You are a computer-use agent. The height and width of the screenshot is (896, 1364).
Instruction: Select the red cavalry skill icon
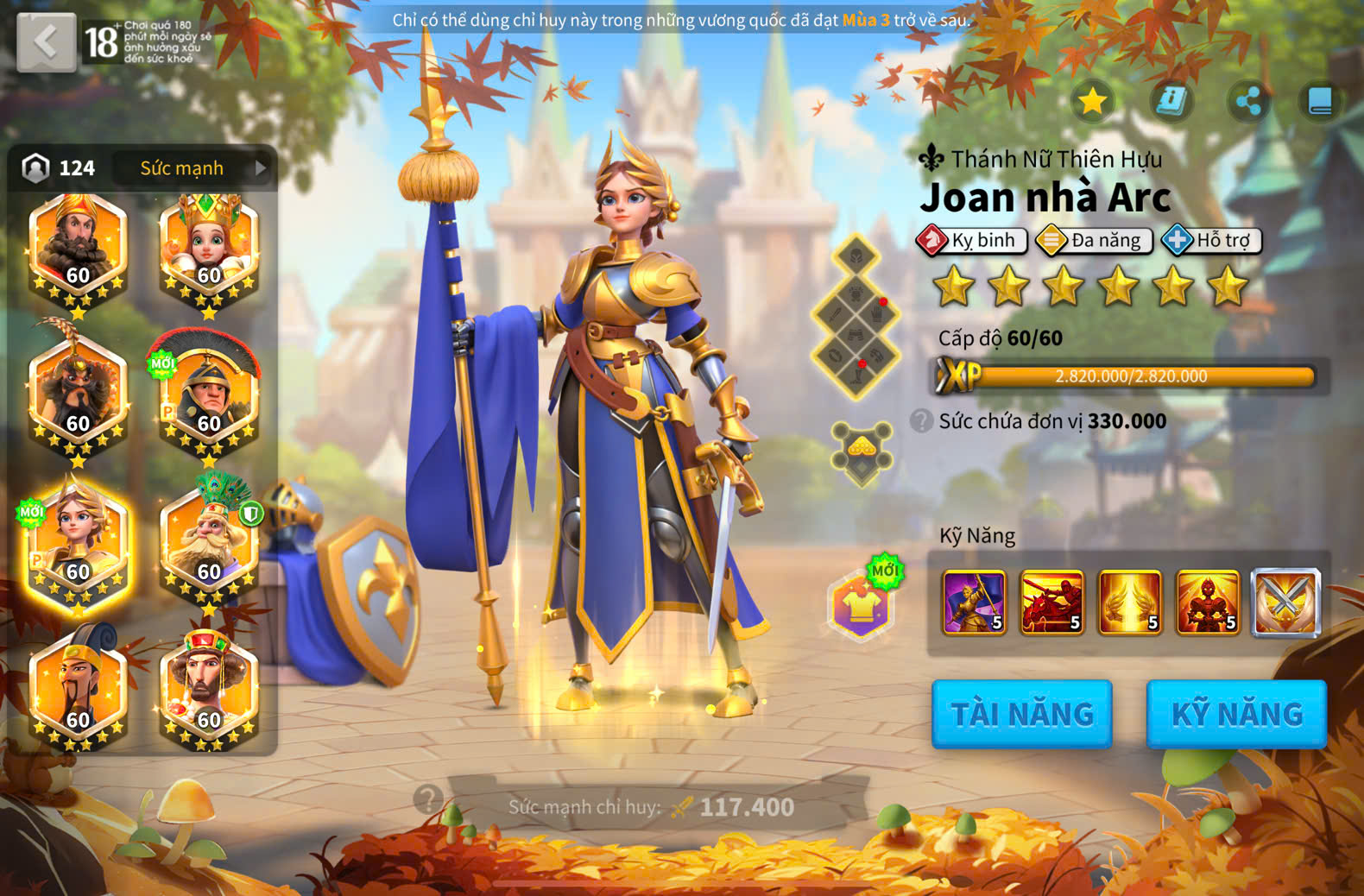[x=1051, y=603]
